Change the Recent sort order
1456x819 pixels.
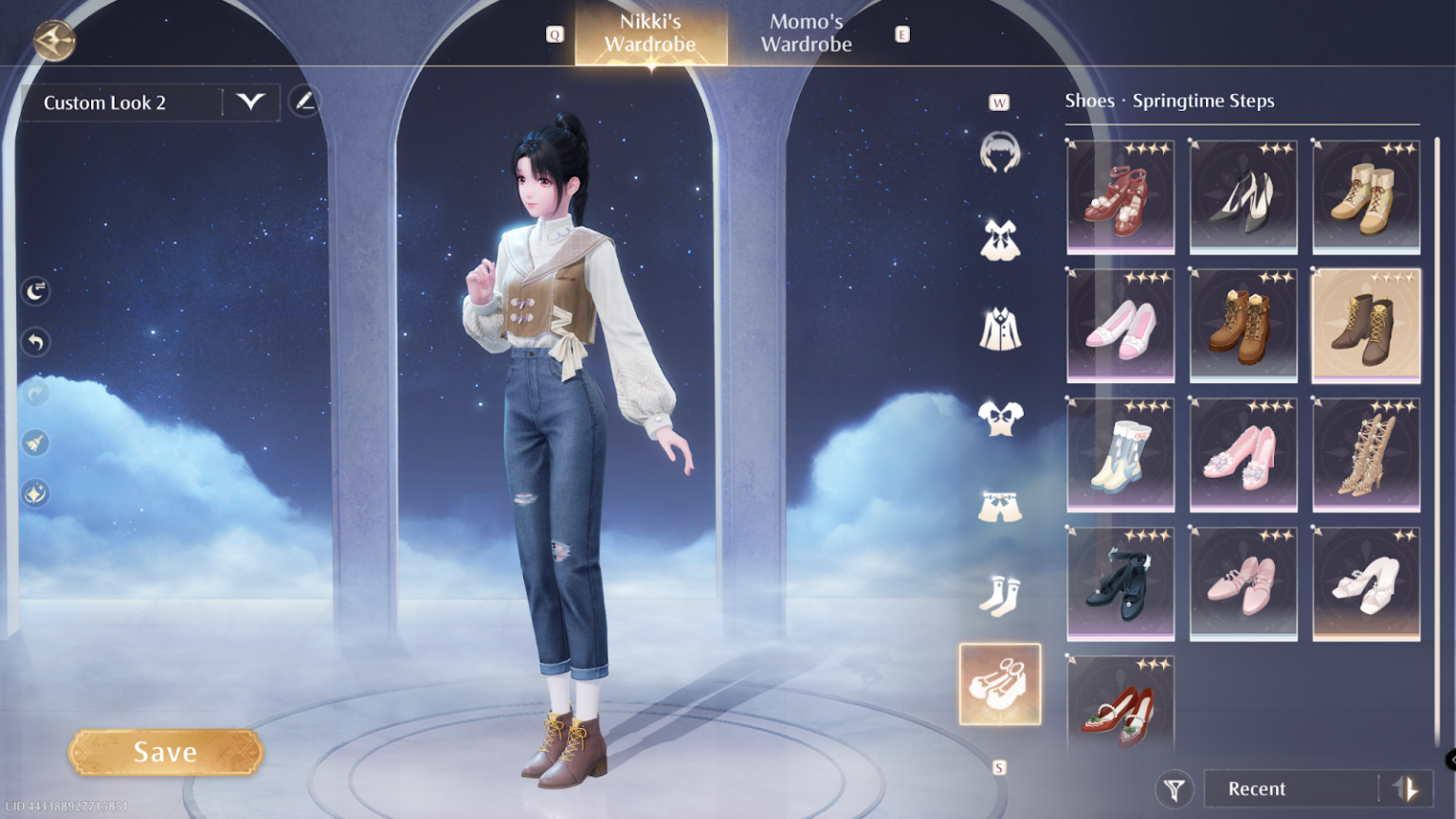[1406, 789]
